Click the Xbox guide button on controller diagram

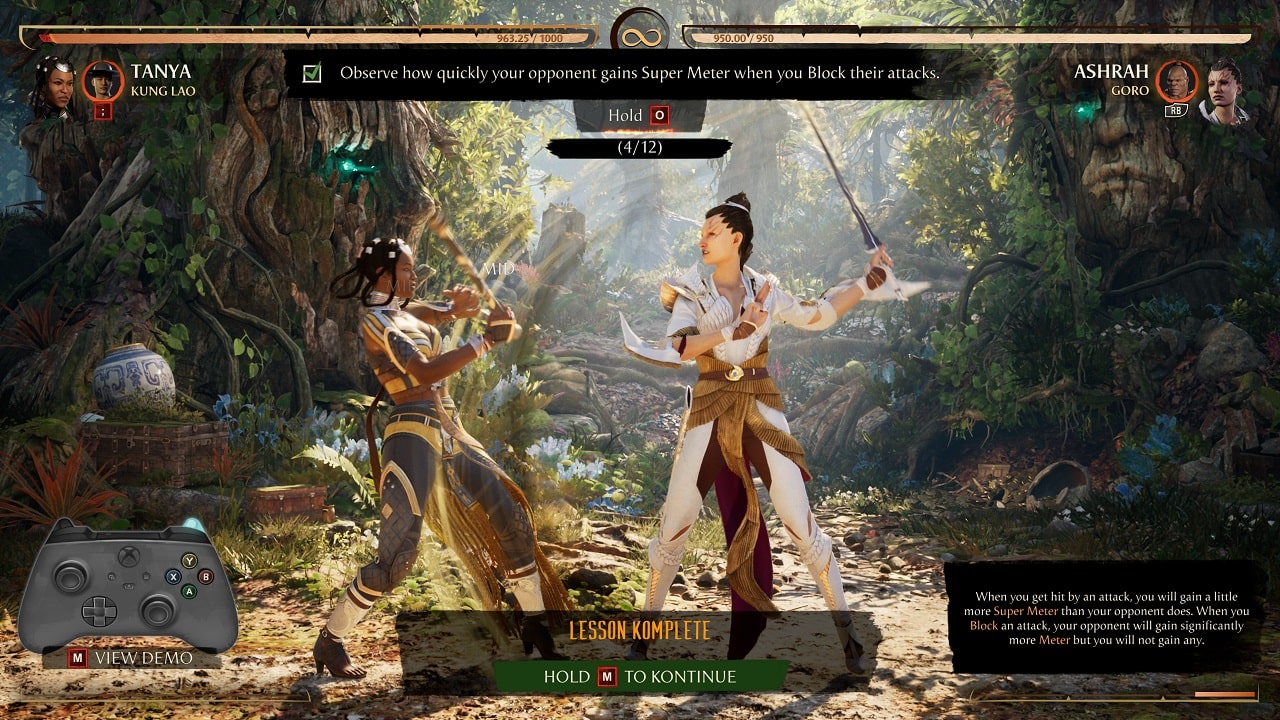pos(129,556)
